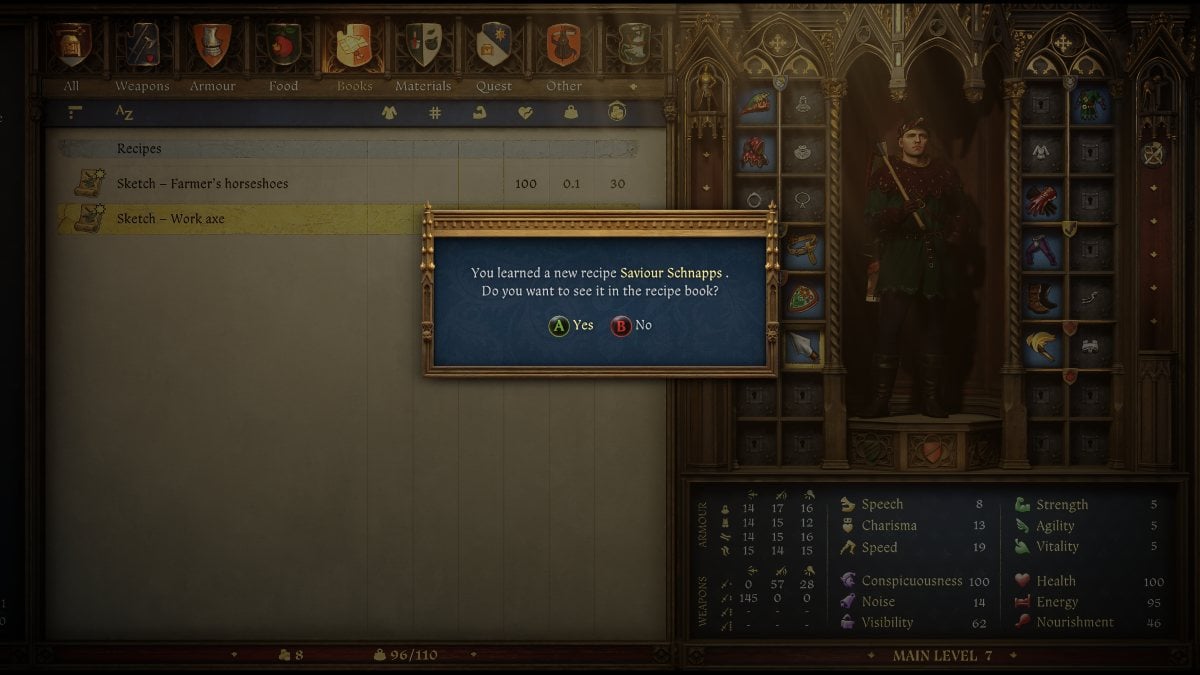The height and width of the screenshot is (675, 1200).
Task: Click the equipped purple hose slot
Action: coord(1041,249)
